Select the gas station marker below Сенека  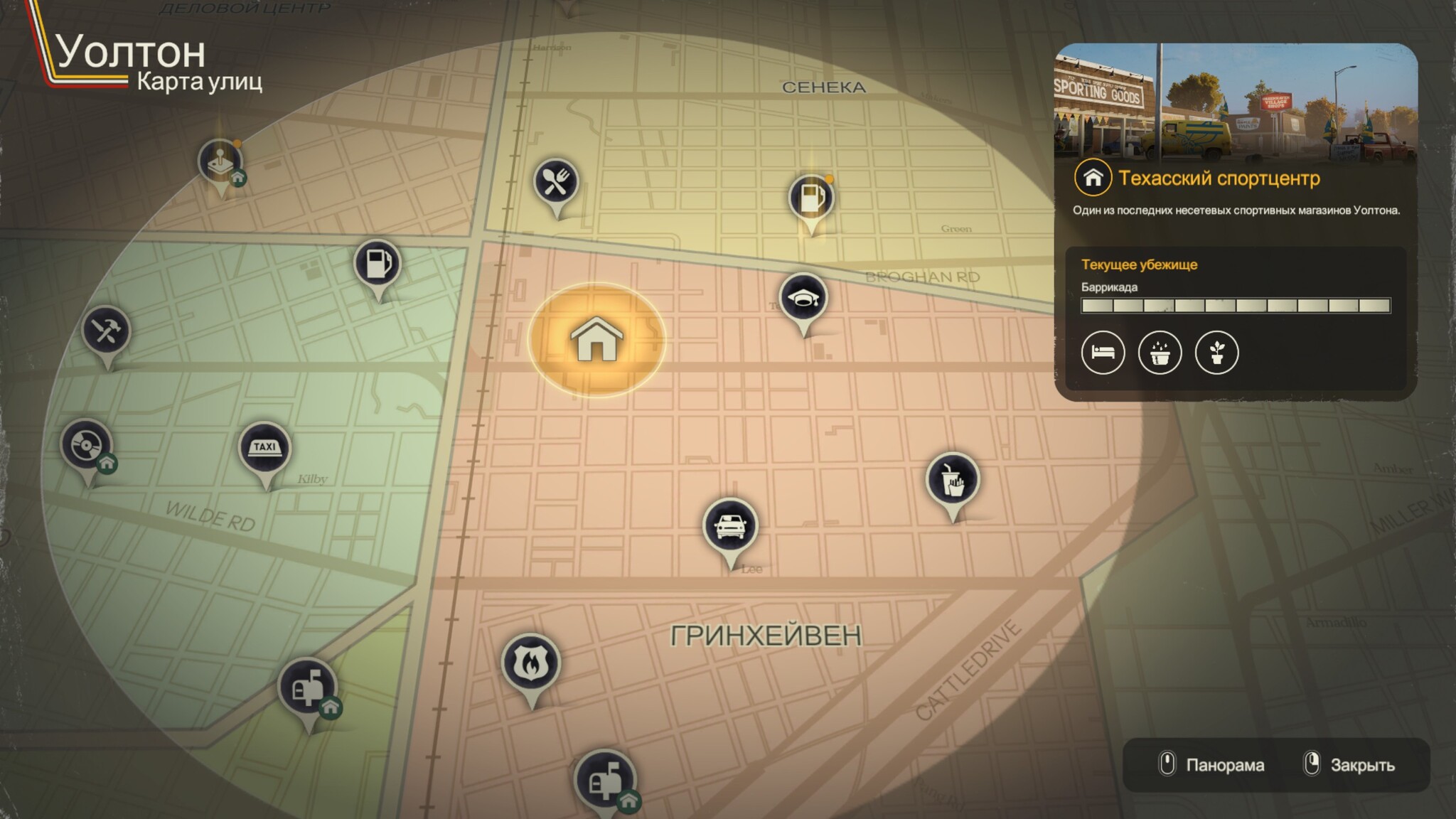pyautogui.click(x=810, y=198)
